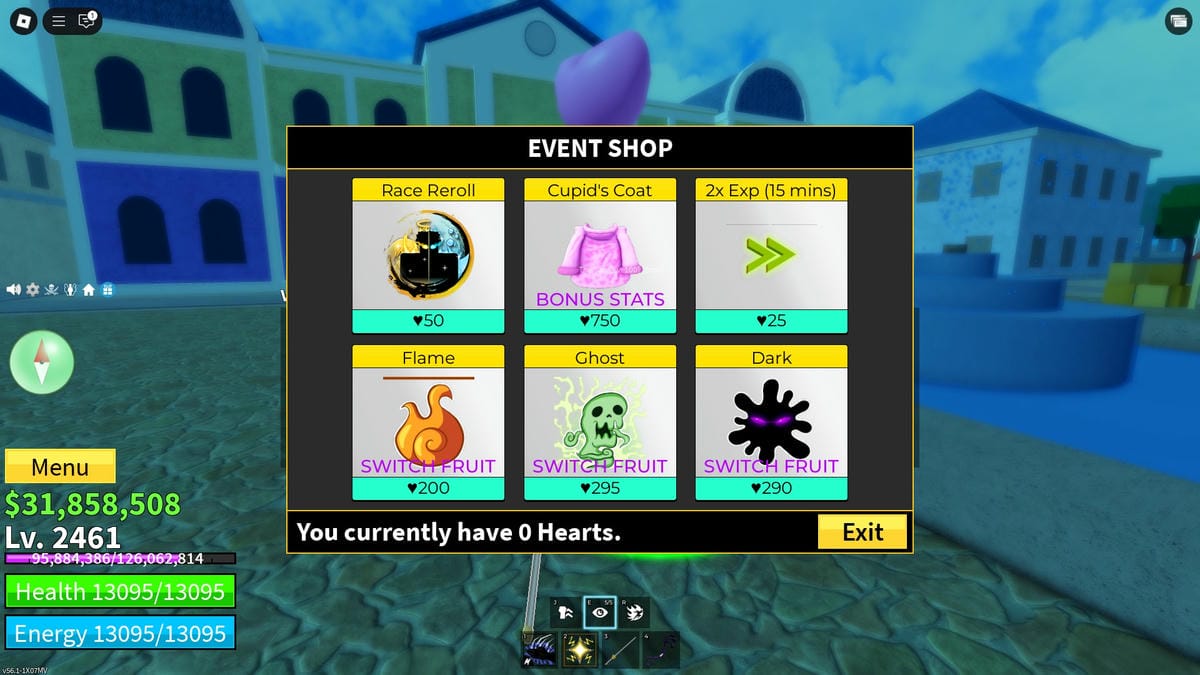The image size is (1200, 675).
Task: Click the skull and crossed swords icon
Action: coord(51,290)
